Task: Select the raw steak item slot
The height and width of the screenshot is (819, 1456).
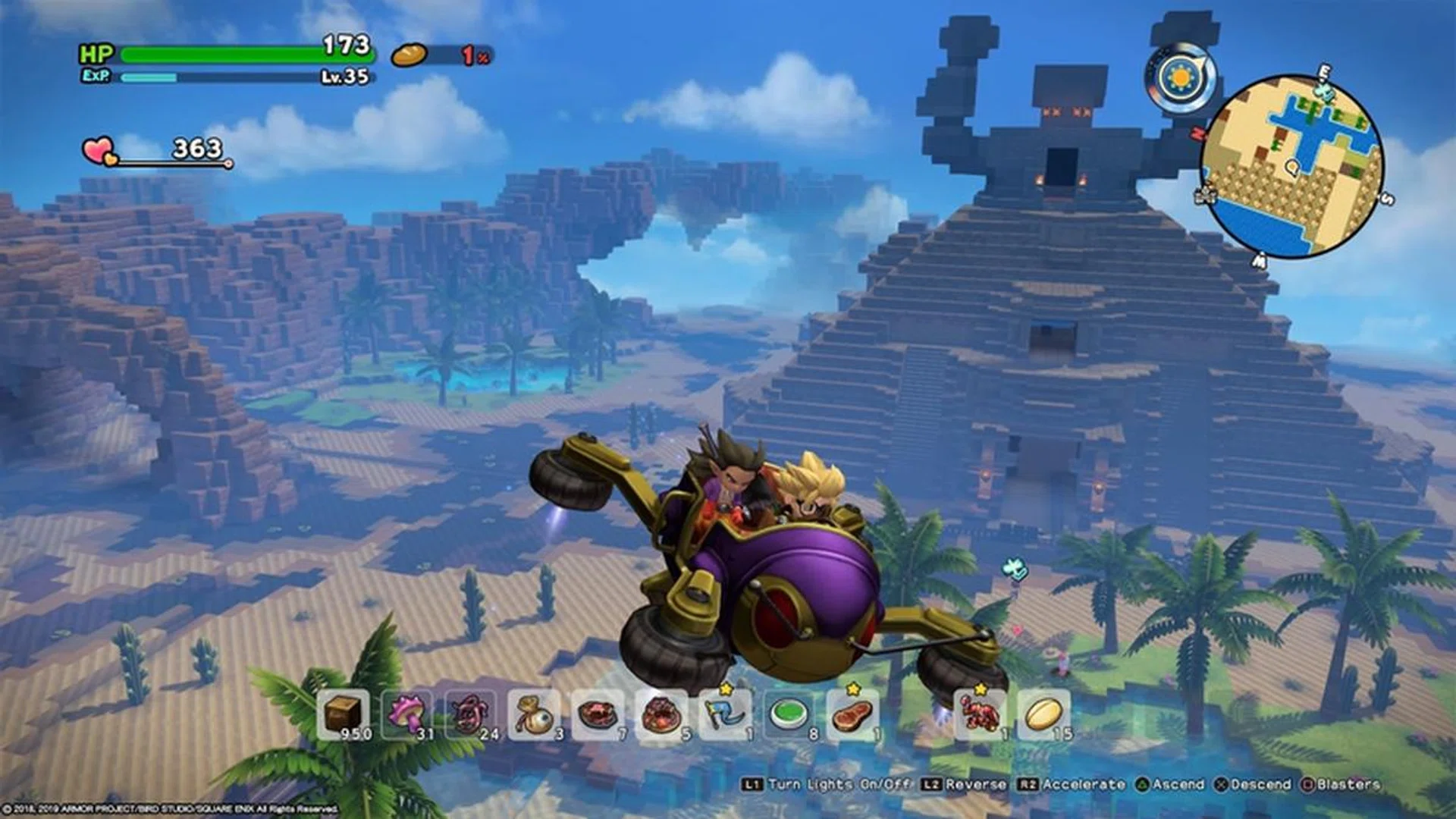Action: coord(852,714)
